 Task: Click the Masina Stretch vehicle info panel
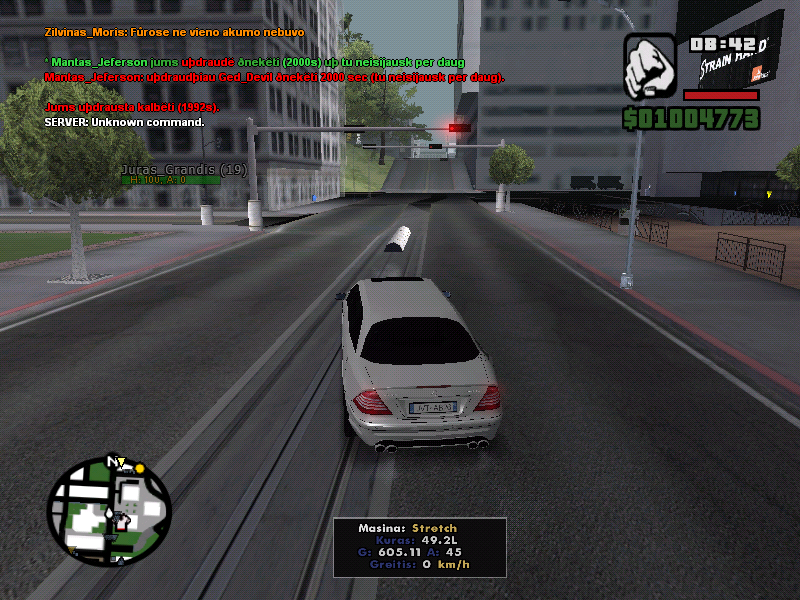coord(419,546)
